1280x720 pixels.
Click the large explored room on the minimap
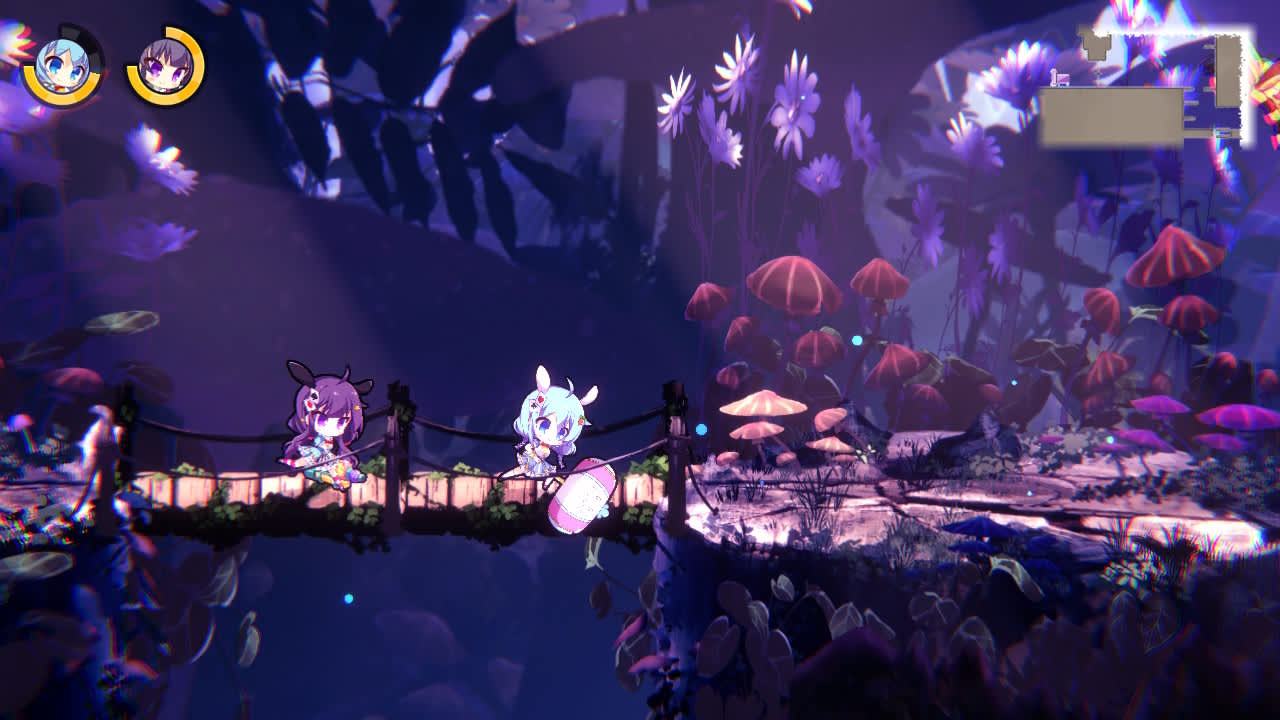click(x=1110, y=115)
